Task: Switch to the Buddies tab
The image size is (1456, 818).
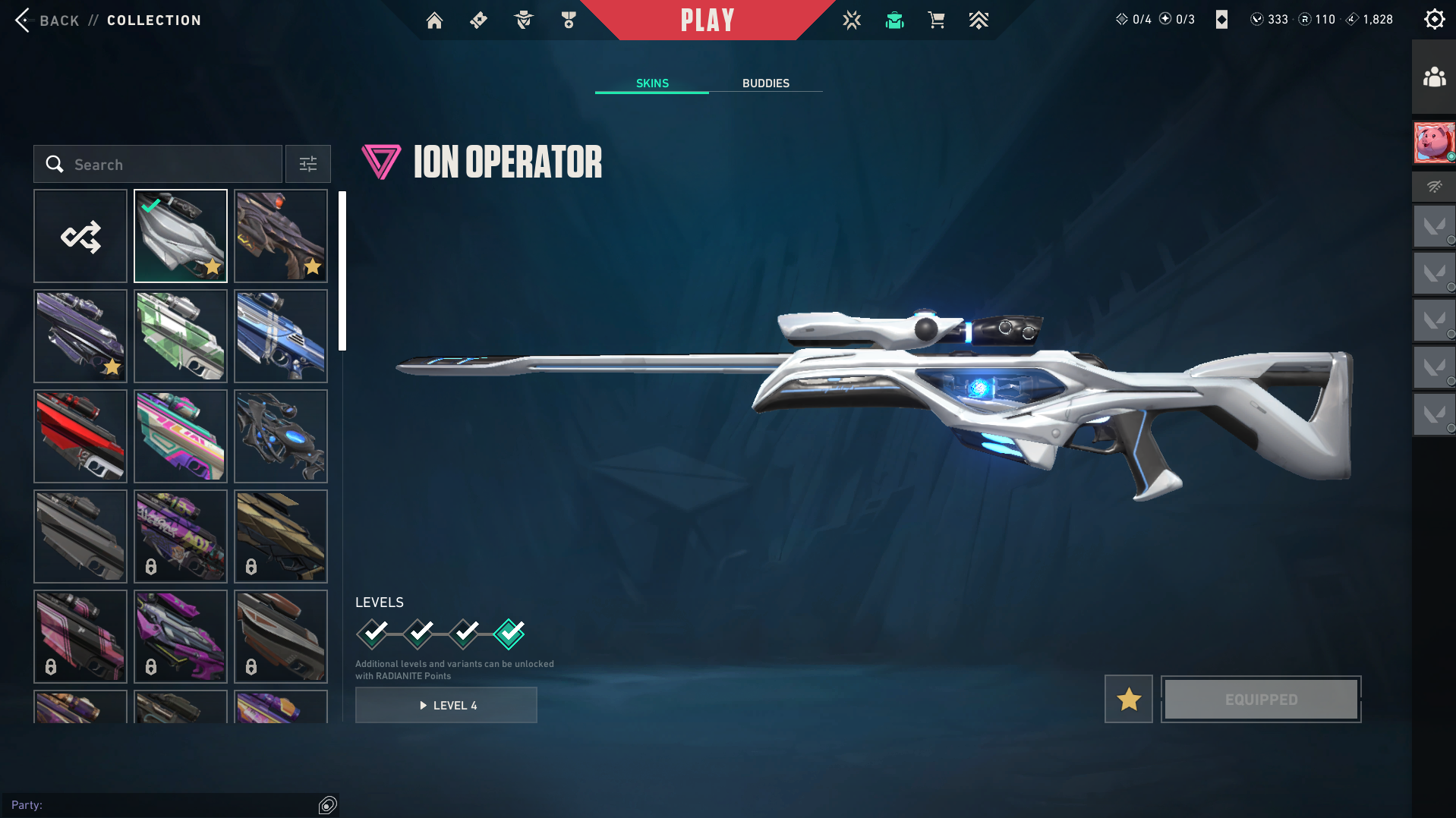Action: tap(765, 83)
